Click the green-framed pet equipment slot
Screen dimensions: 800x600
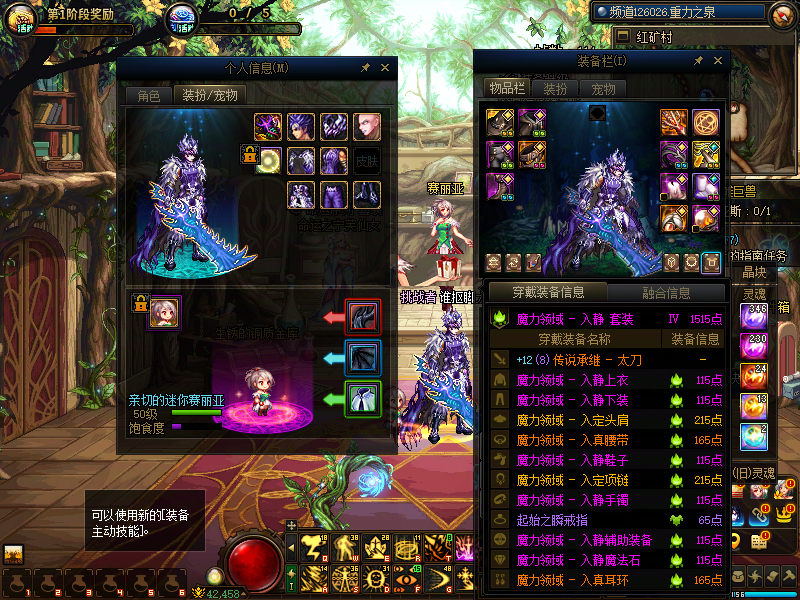click(361, 399)
